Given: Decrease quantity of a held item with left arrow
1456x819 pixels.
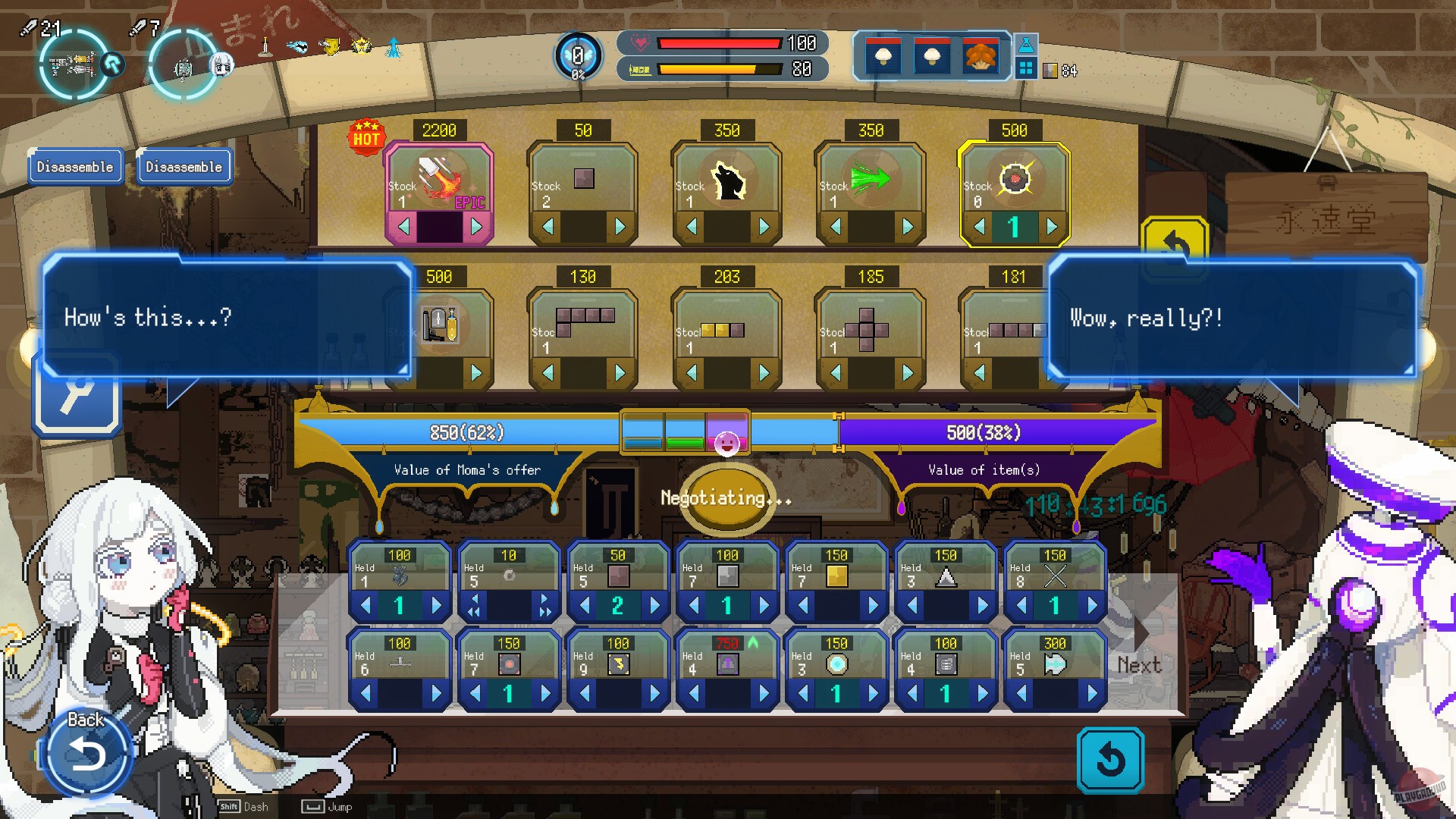Looking at the screenshot, I should (x=367, y=606).
